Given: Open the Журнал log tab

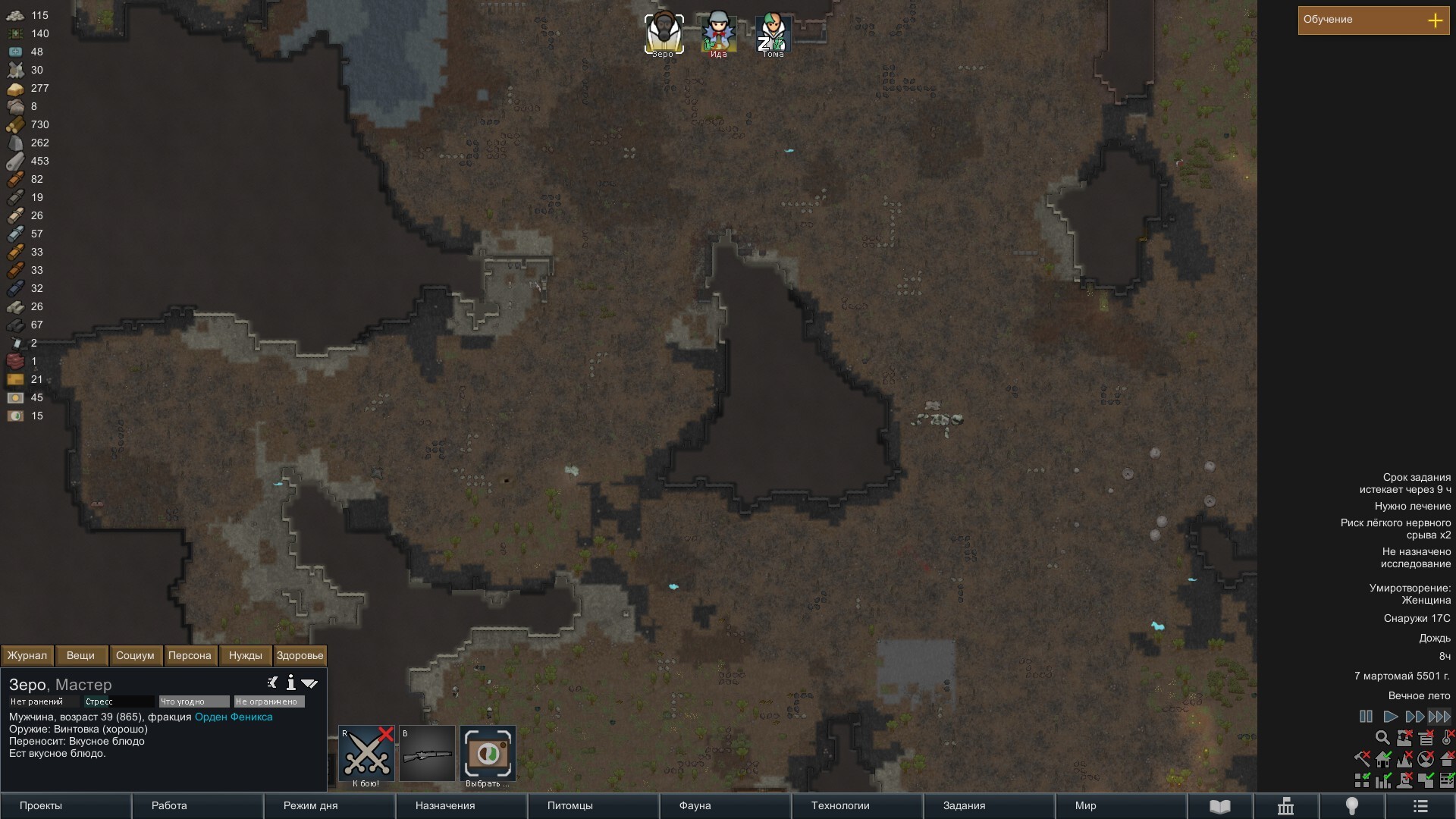Looking at the screenshot, I should (27, 655).
